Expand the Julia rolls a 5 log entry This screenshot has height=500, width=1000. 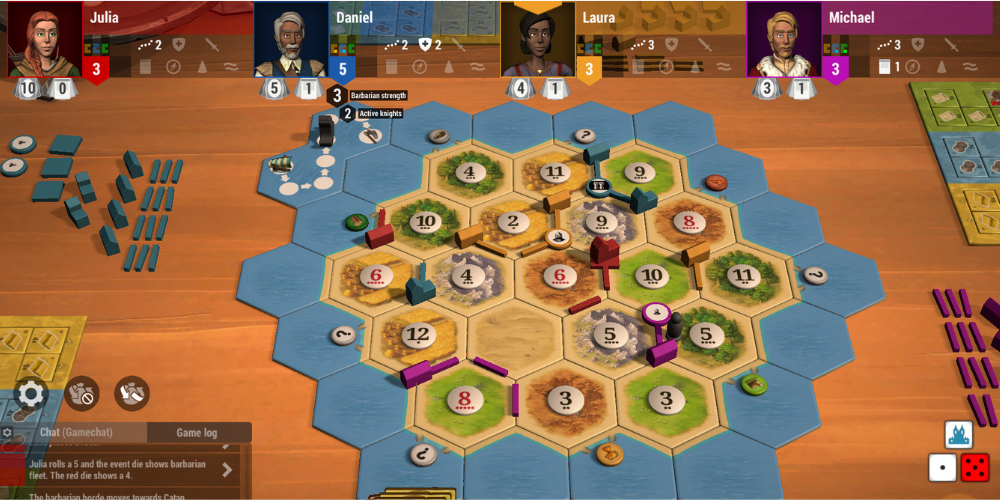click(227, 469)
